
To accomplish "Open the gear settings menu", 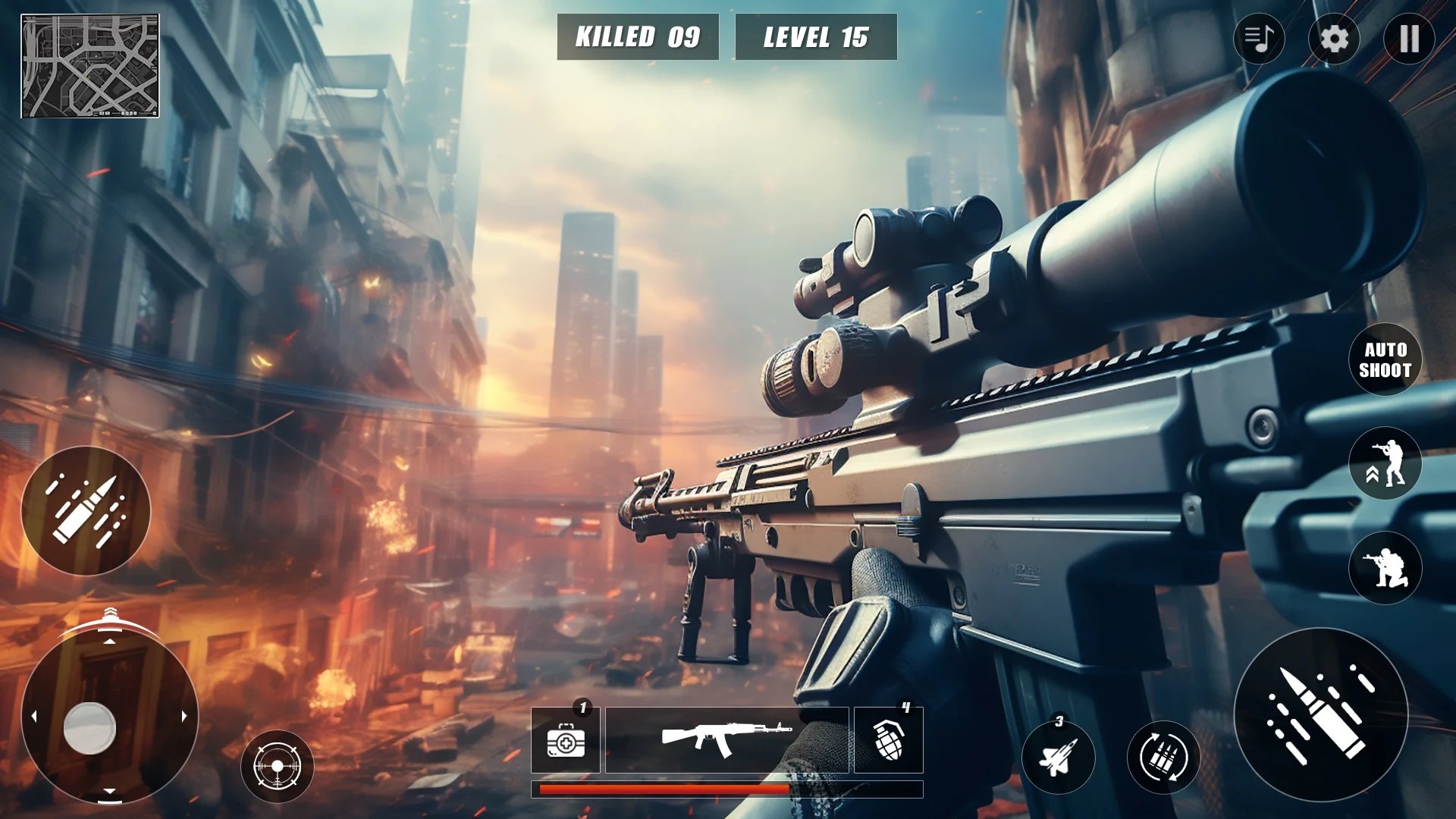I will click(1334, 38).
